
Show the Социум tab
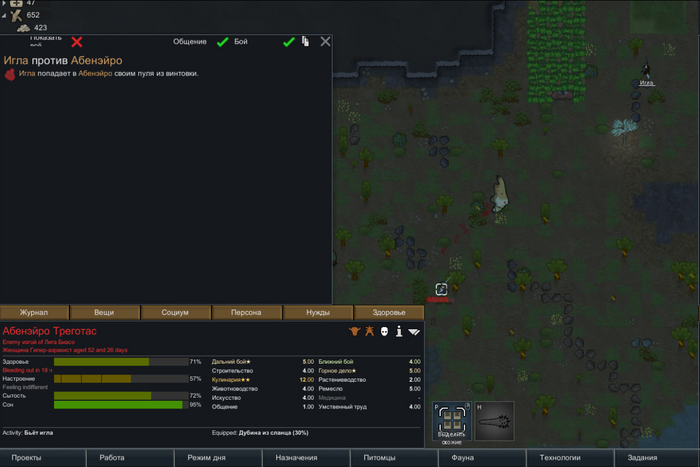(176, 312)
